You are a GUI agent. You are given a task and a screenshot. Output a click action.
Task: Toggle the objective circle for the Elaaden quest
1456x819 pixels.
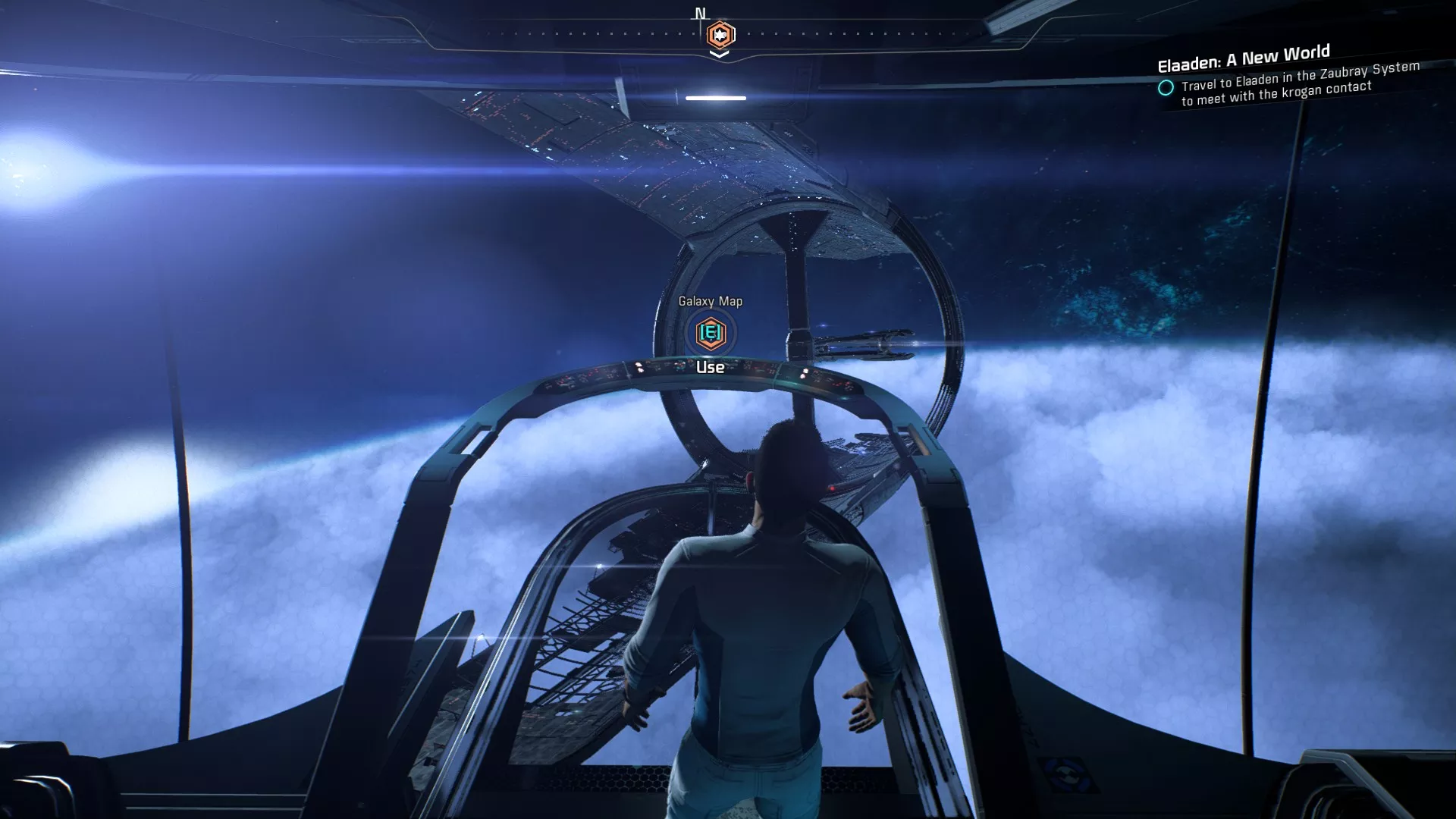click(x=1166, y=89)
